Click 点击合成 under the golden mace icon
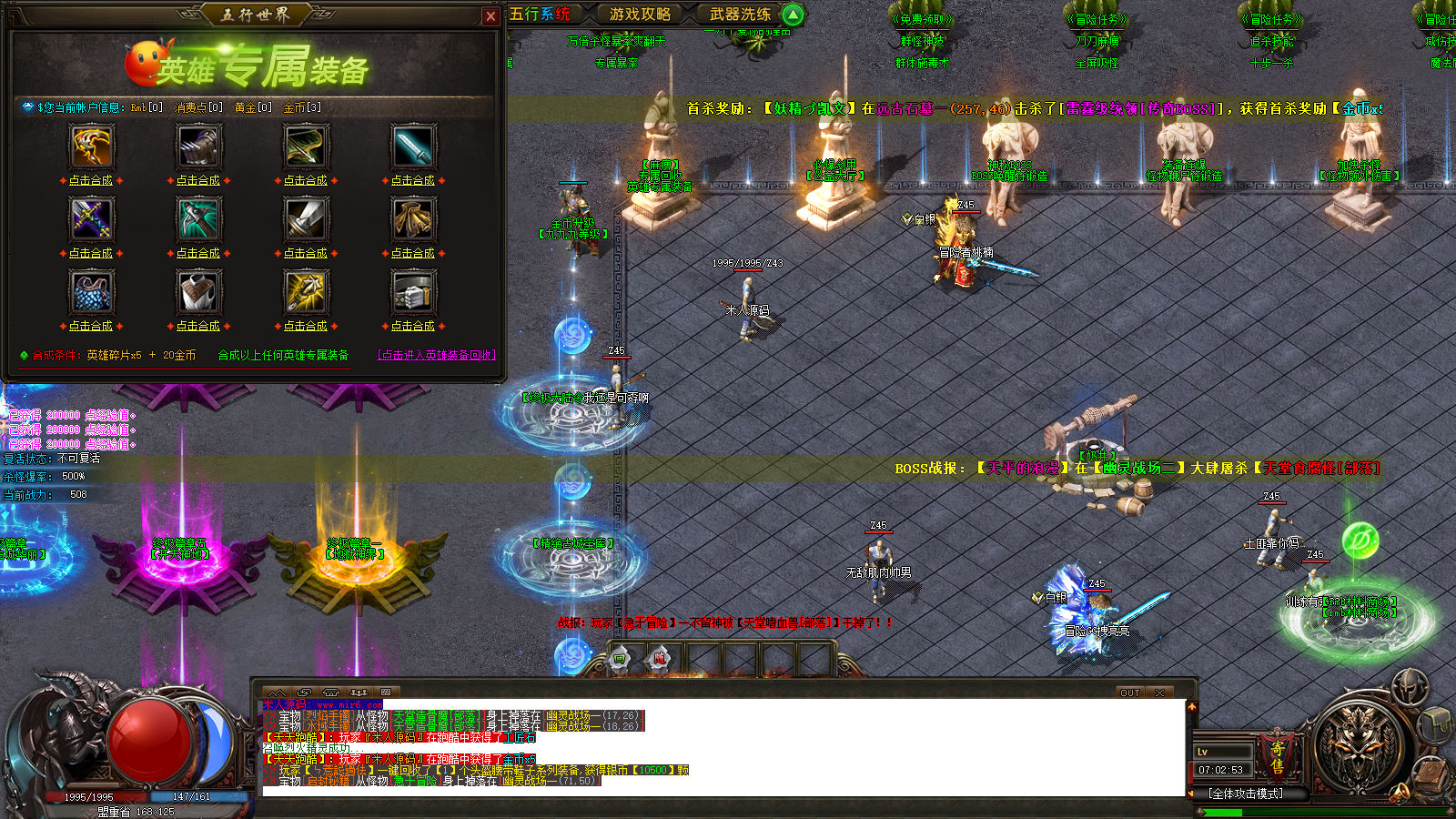1456x819 pixels. coord(306,326)
